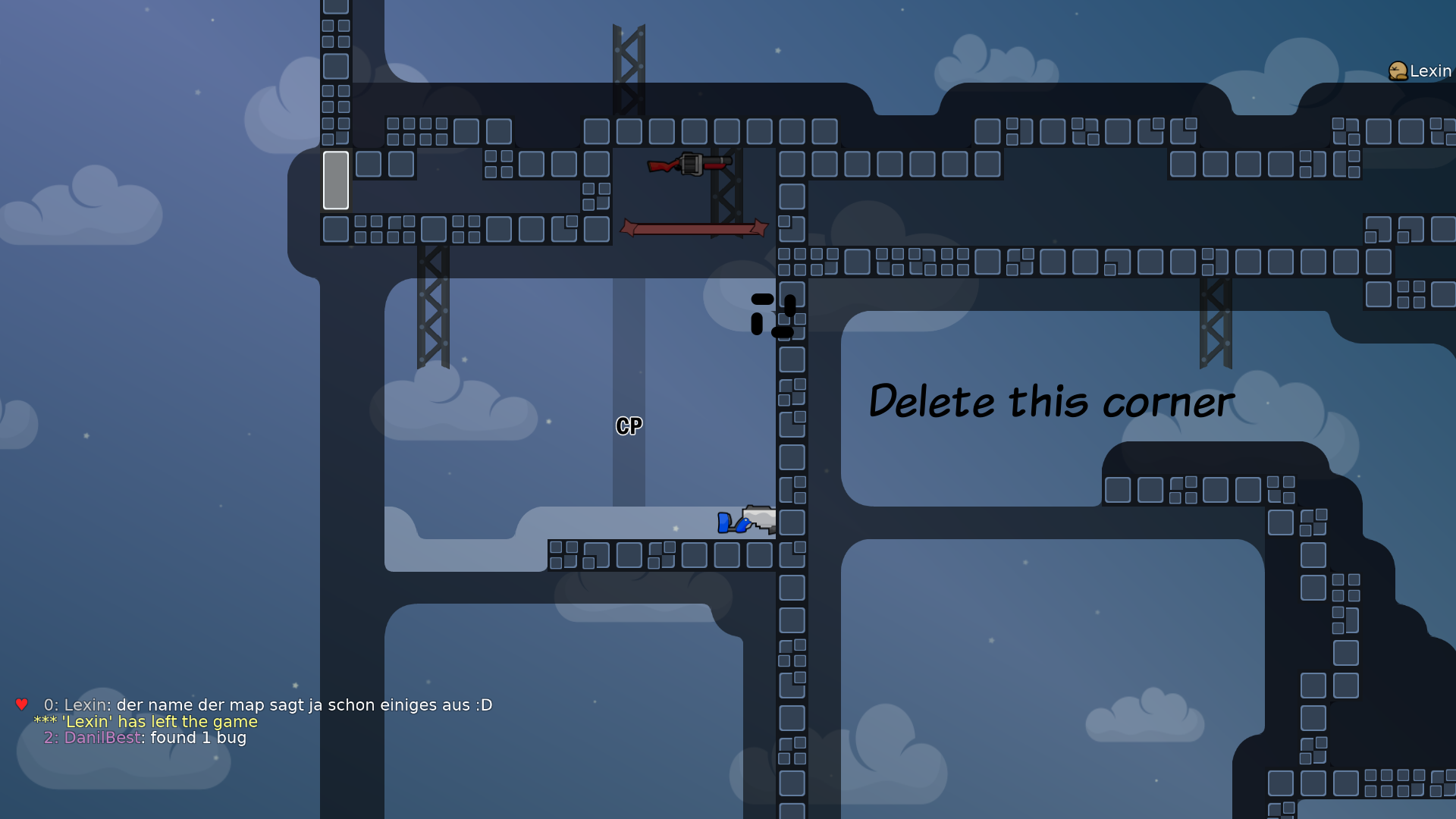Click the 'found 1 bug' chat text

197,737
